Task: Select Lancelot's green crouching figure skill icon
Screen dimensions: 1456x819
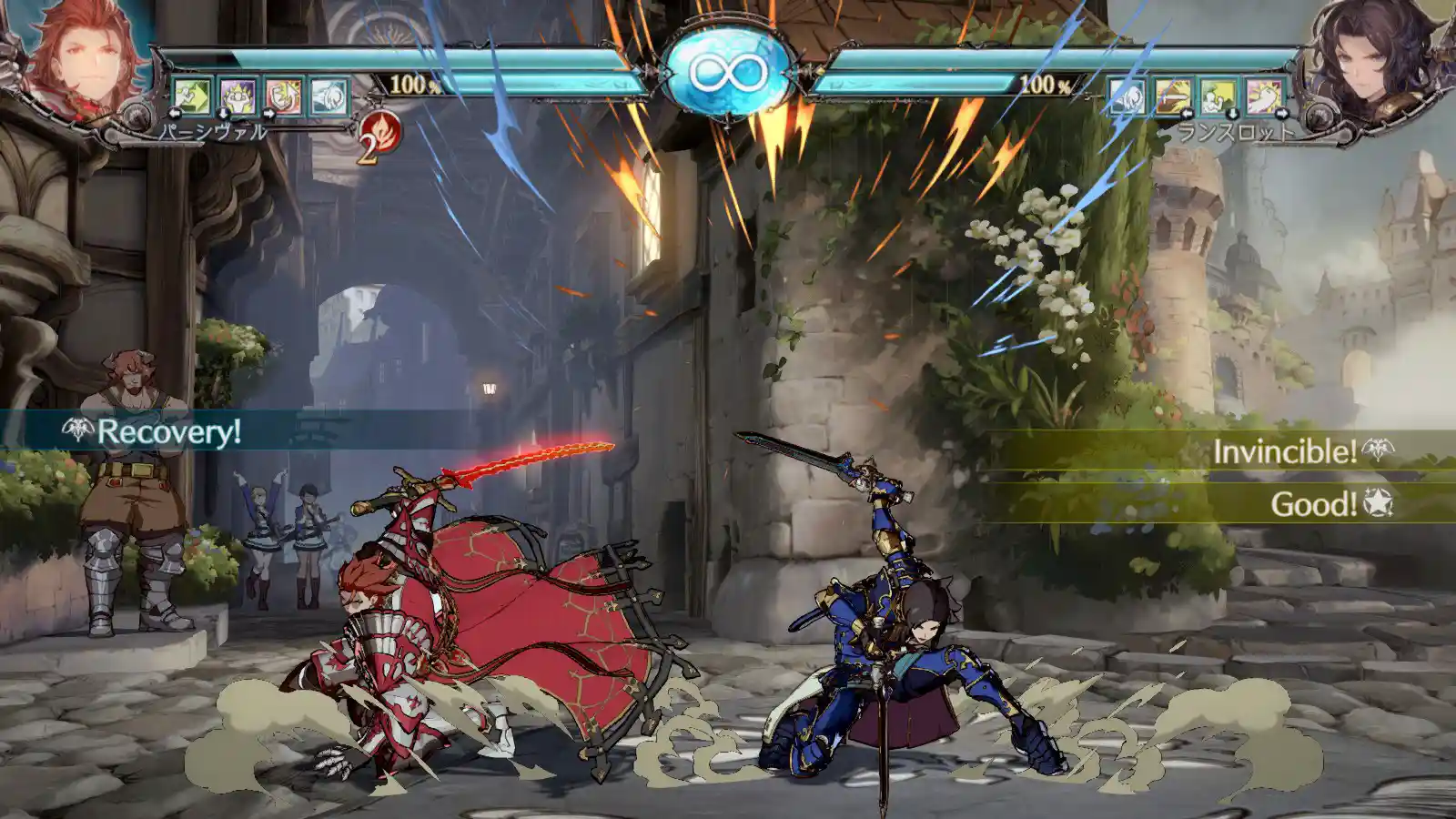Action: click(x=1218, y=96)
